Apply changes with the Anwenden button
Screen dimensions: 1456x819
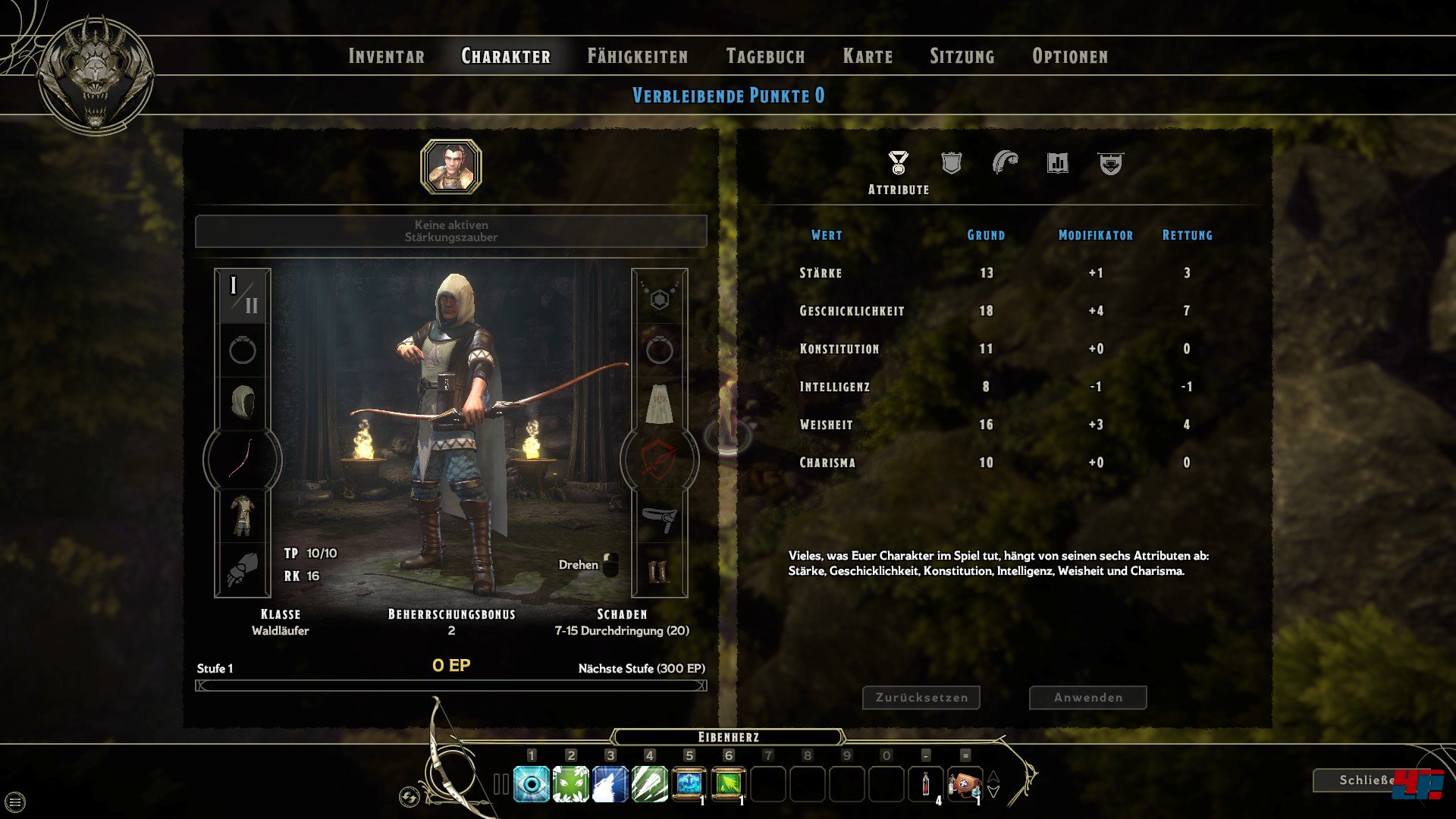(1087, 698)
